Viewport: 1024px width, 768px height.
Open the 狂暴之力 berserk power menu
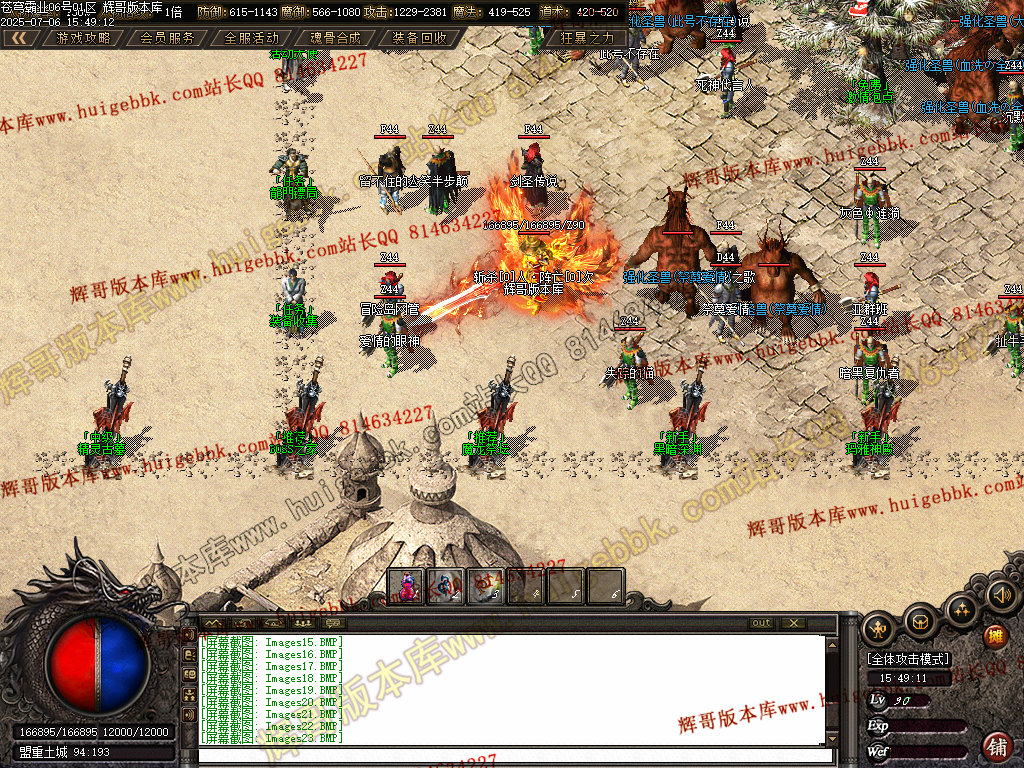pyautogui.click(x=587, y=38)
